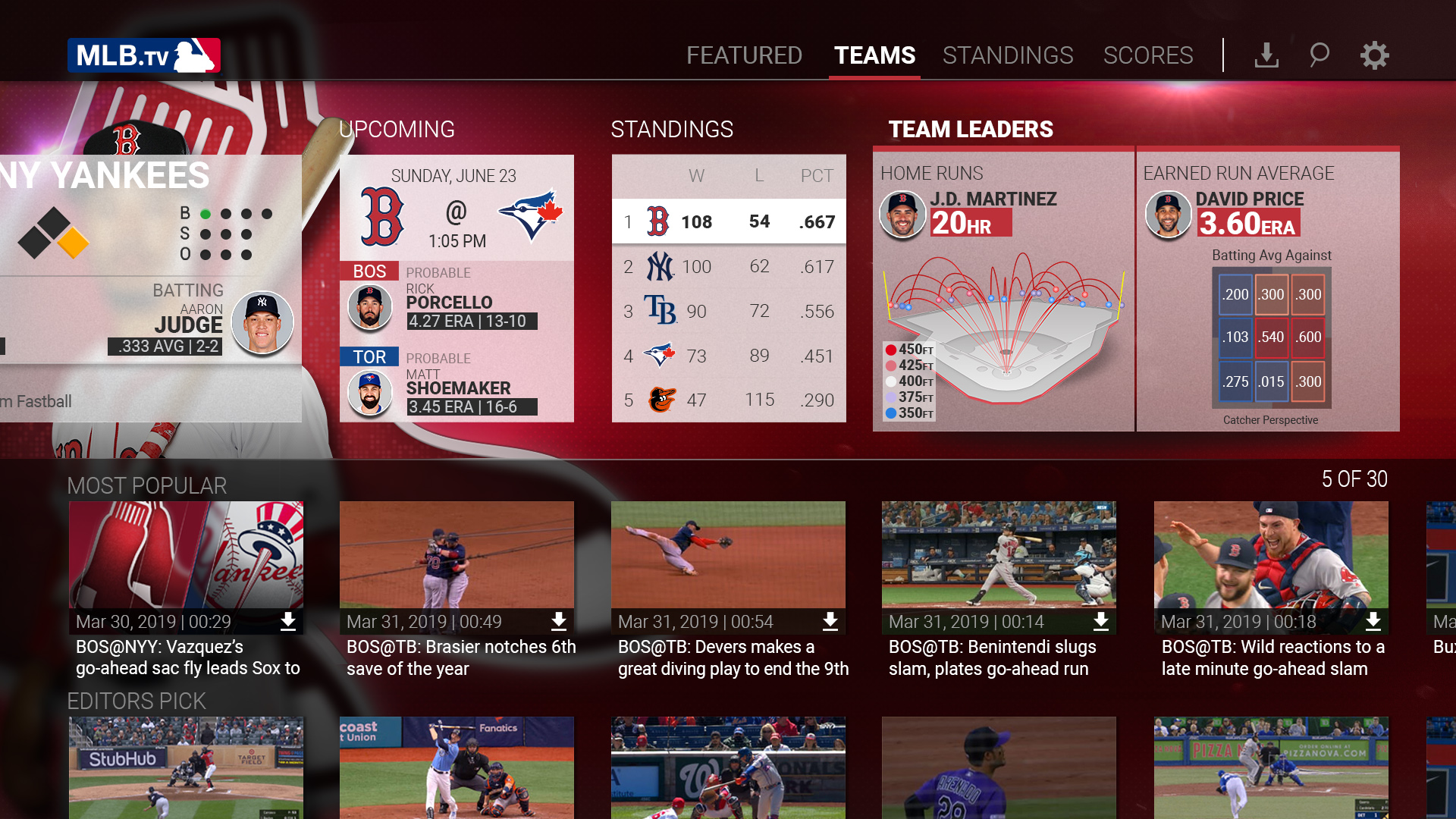Select the Yankees row in standings
This screenshot has width=1456, height=819.
click(729, 267)
